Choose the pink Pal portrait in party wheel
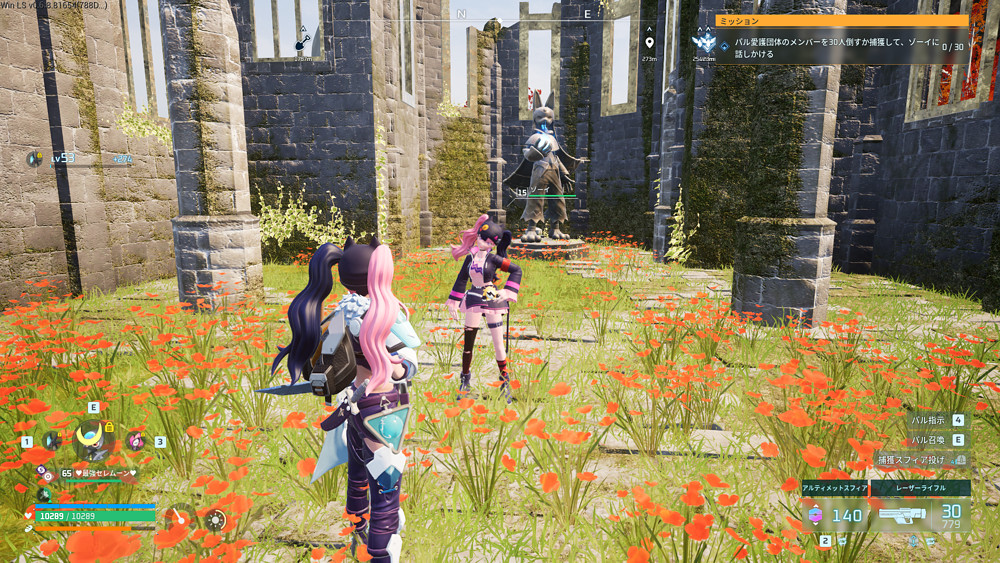Image resolution: width=1000 pixels, height=563 pixels. (135, 439)
